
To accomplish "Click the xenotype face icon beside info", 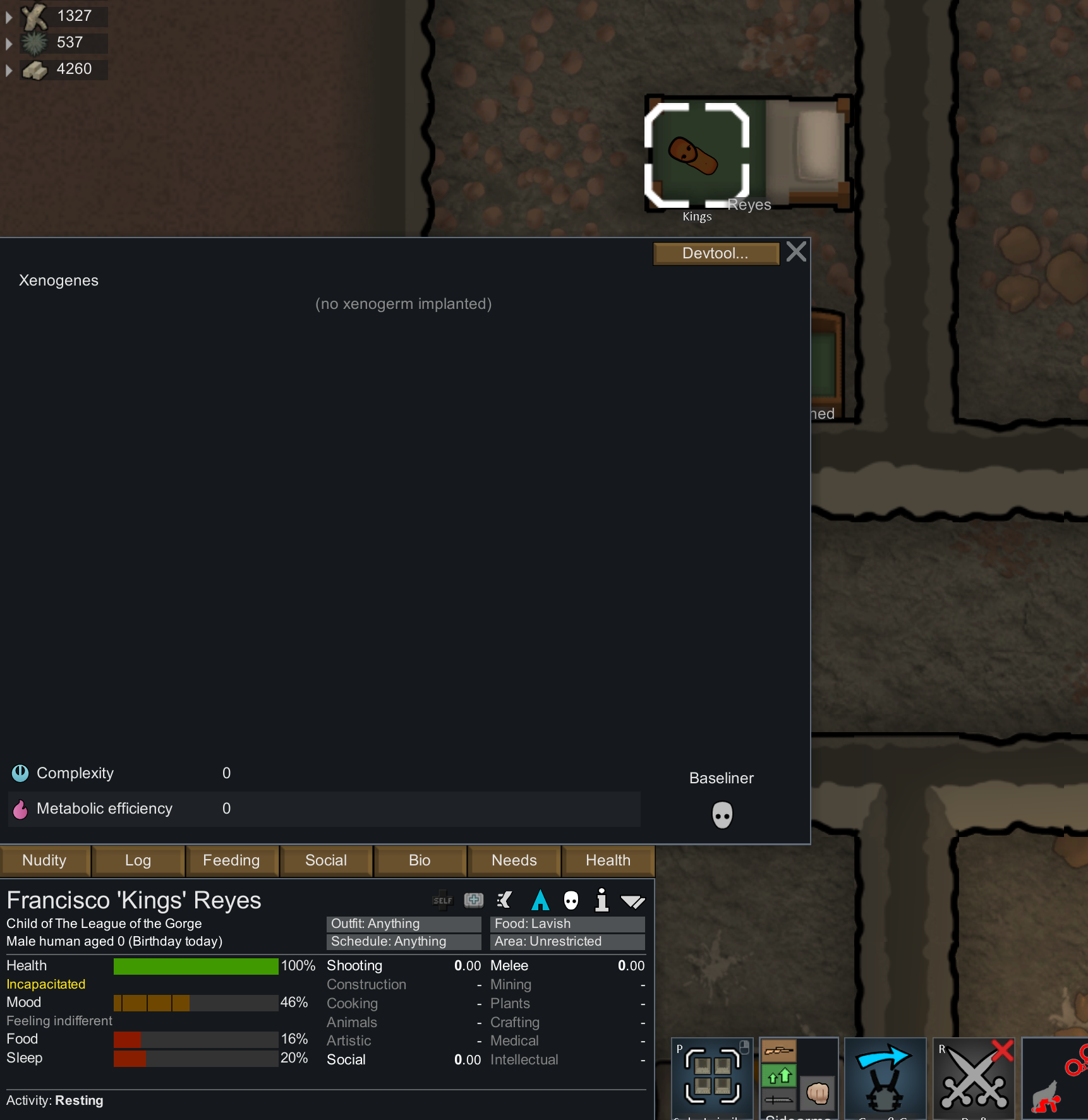I will (x=571, y=900).
